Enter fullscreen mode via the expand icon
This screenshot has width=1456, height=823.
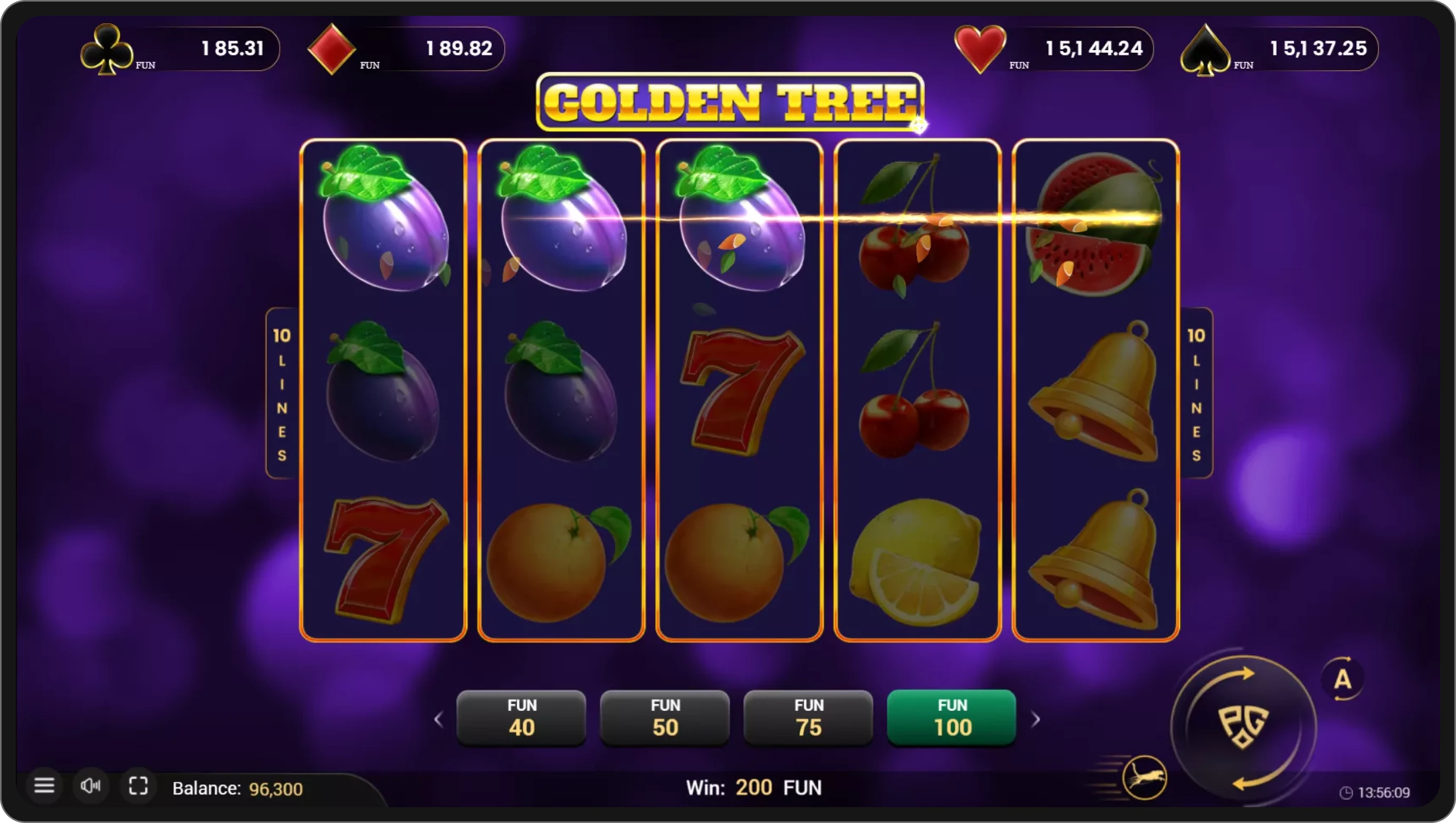(138, 786)
